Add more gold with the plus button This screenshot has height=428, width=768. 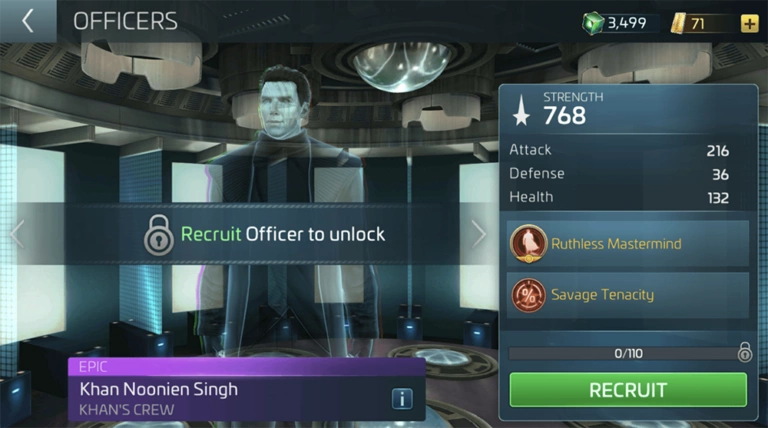coord(749,23)
